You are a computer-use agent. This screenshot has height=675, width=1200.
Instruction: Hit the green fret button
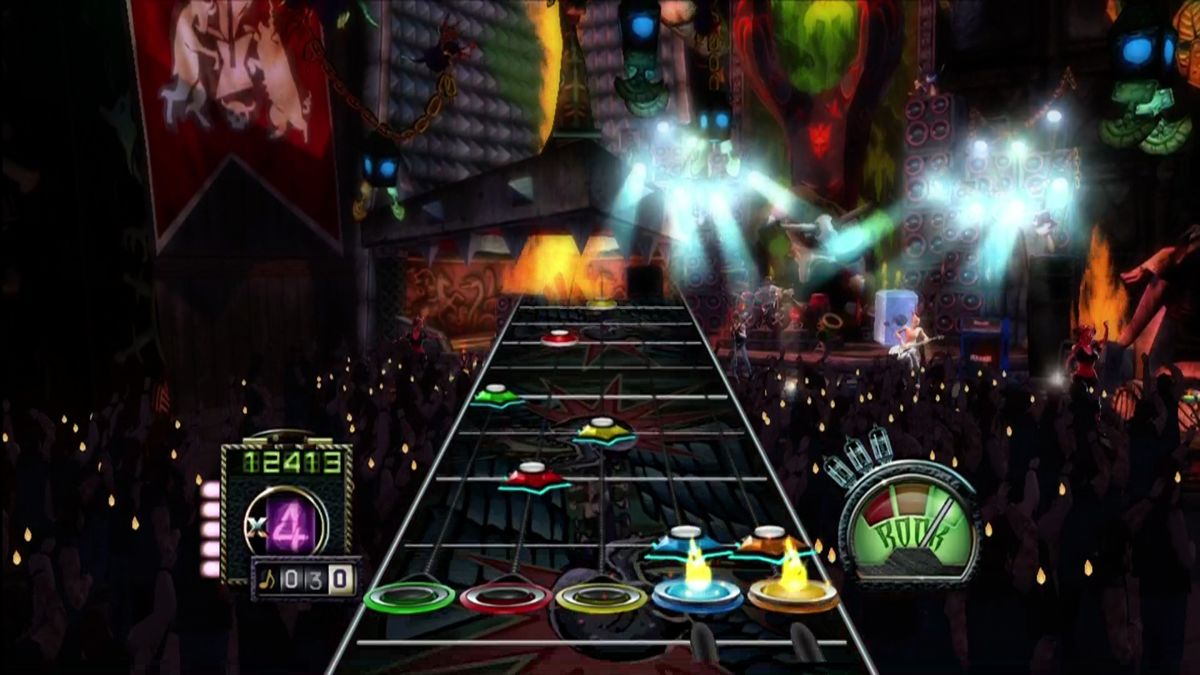[x=409, y=598]
